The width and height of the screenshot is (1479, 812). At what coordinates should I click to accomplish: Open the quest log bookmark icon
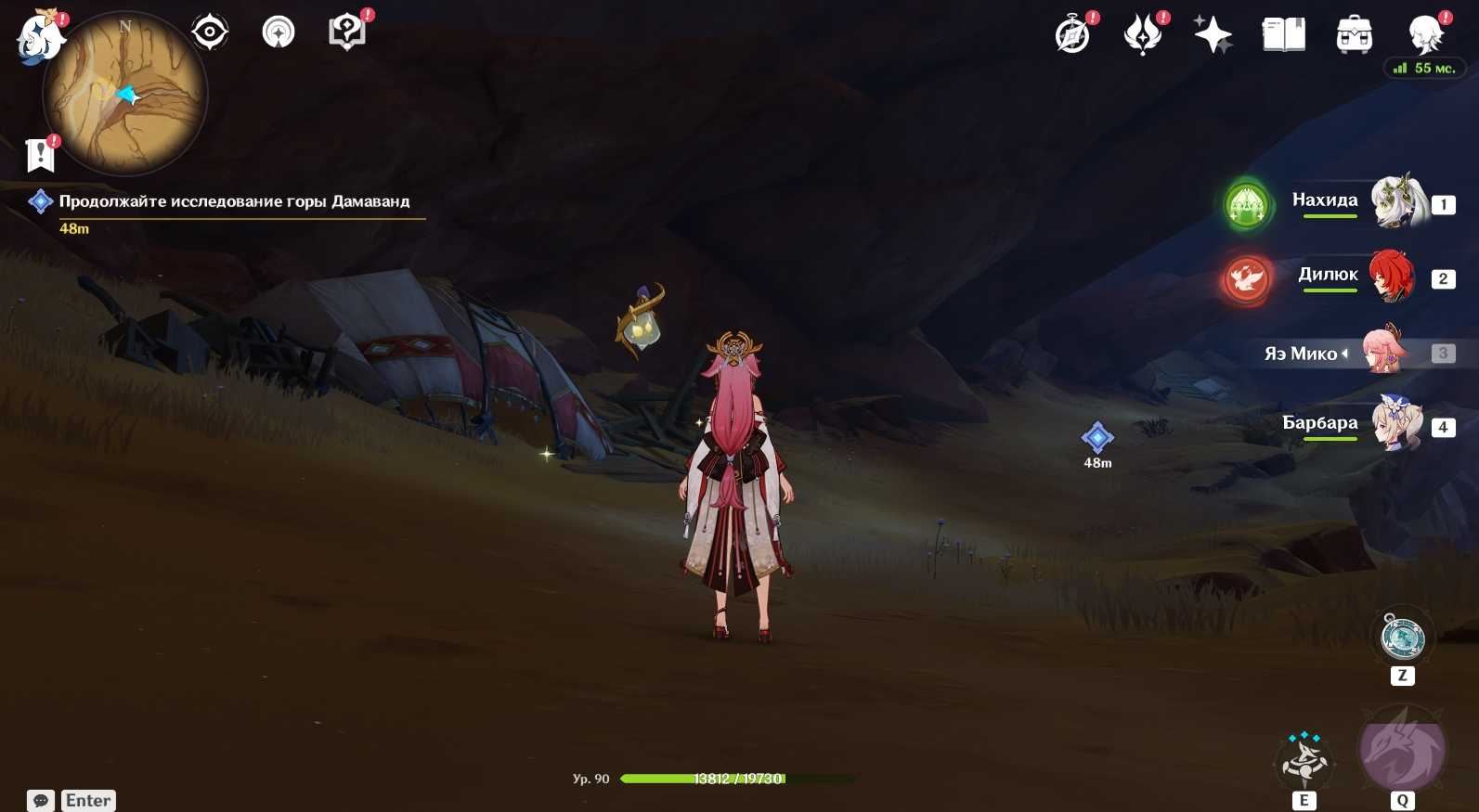[x=41, y=155]
